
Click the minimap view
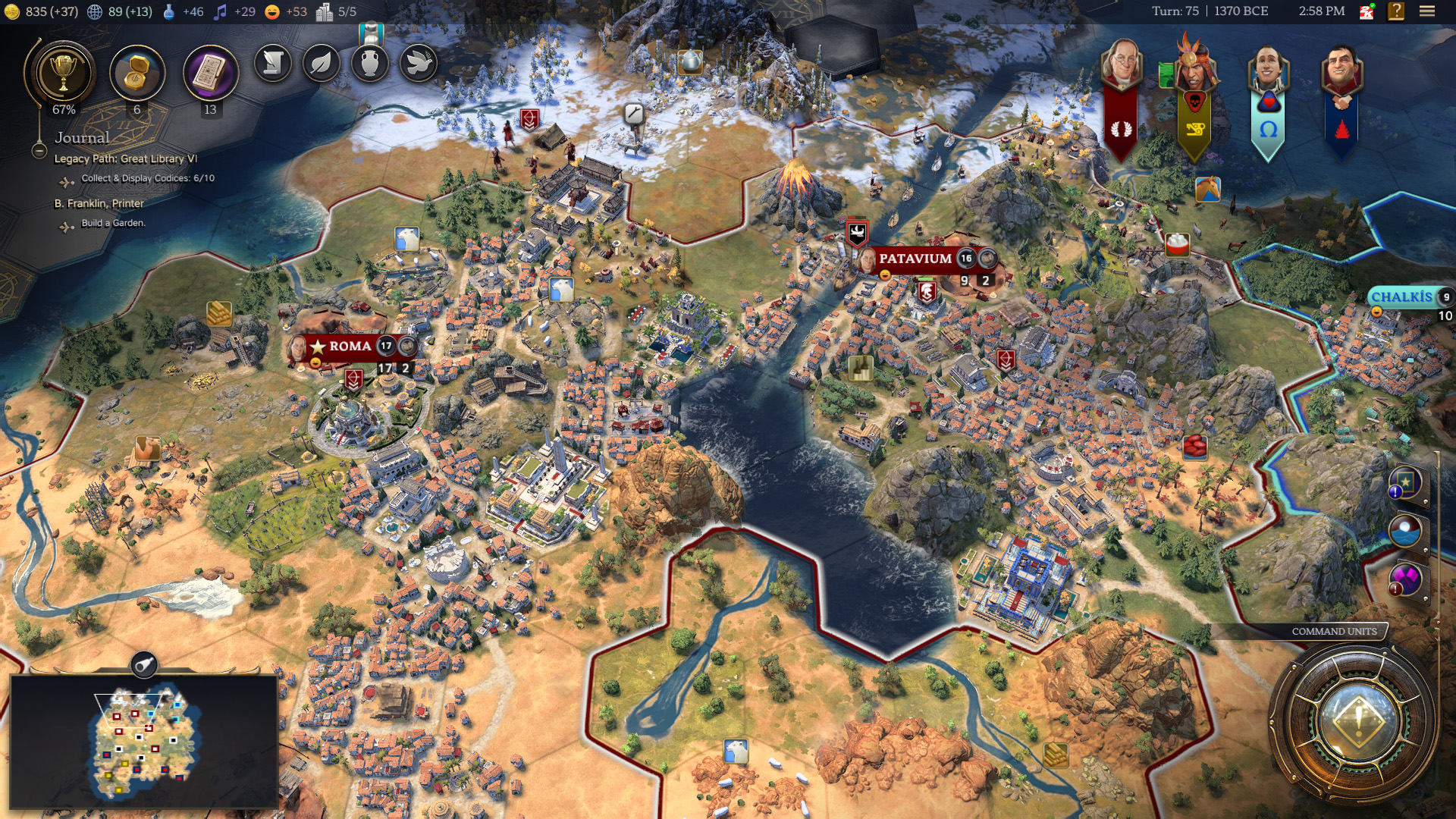[144, 741]
